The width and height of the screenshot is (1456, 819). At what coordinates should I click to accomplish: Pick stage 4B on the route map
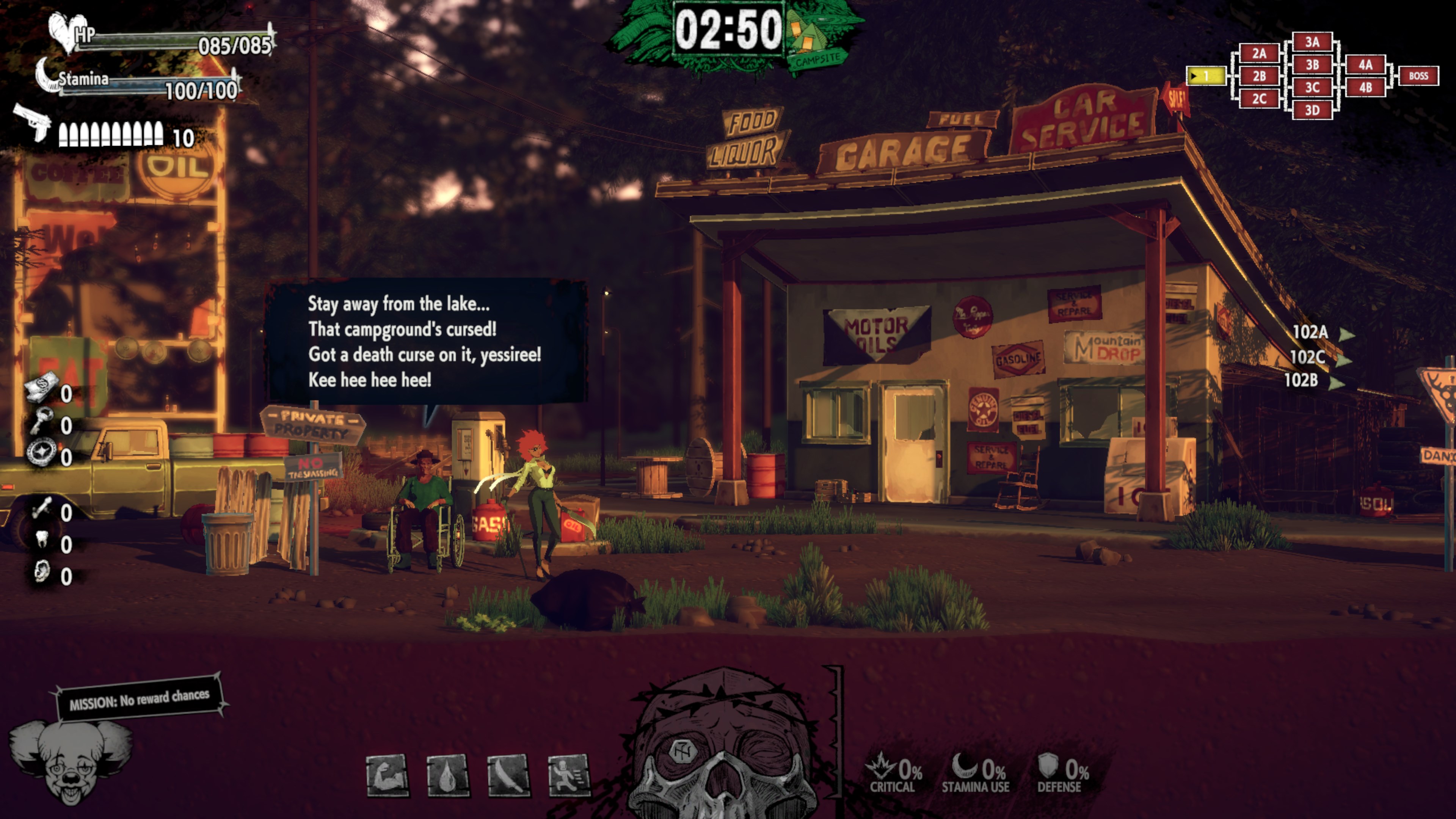[1365, 88]
